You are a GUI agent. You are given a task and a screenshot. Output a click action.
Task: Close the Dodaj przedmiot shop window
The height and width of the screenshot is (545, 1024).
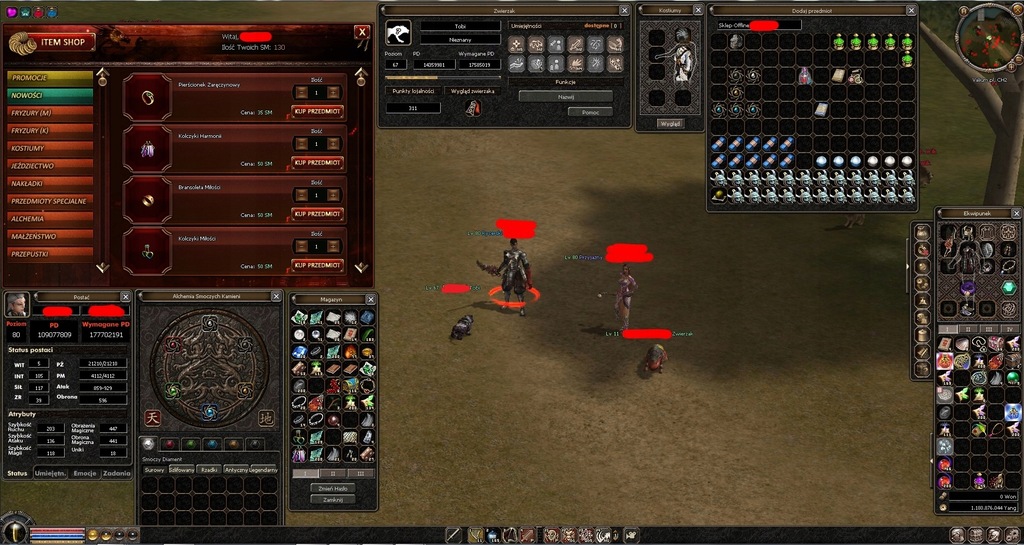(x=910, y=9)
